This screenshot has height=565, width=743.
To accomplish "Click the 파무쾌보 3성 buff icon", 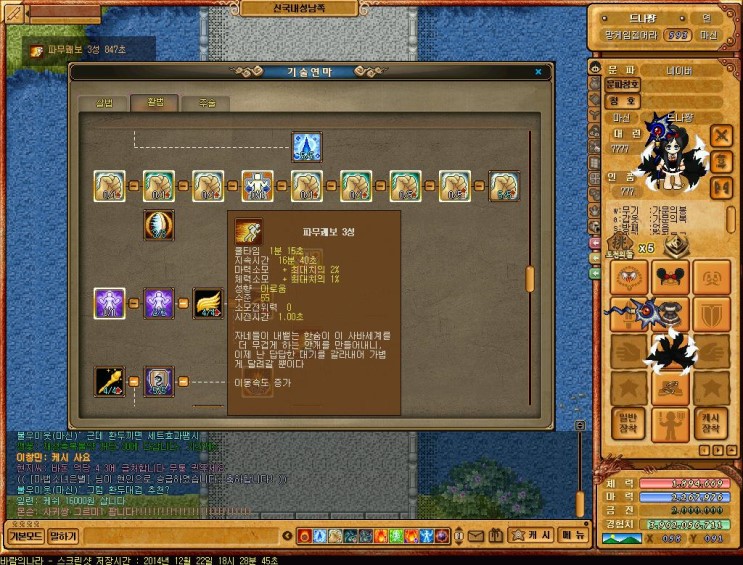I will click(36, 51).
